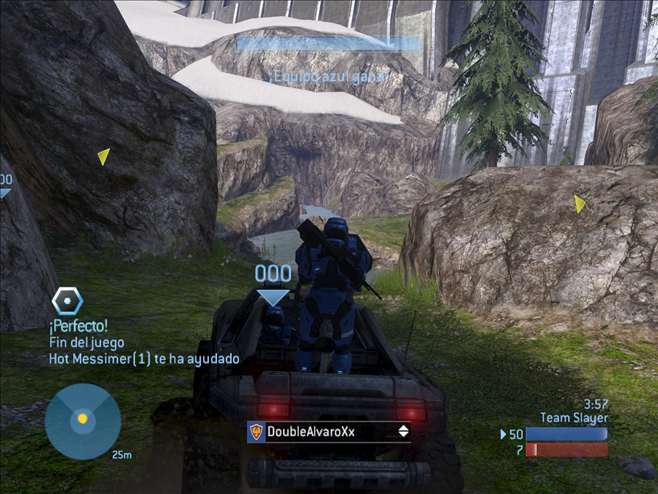Select the 000 service tag marker

pos(273,274)
